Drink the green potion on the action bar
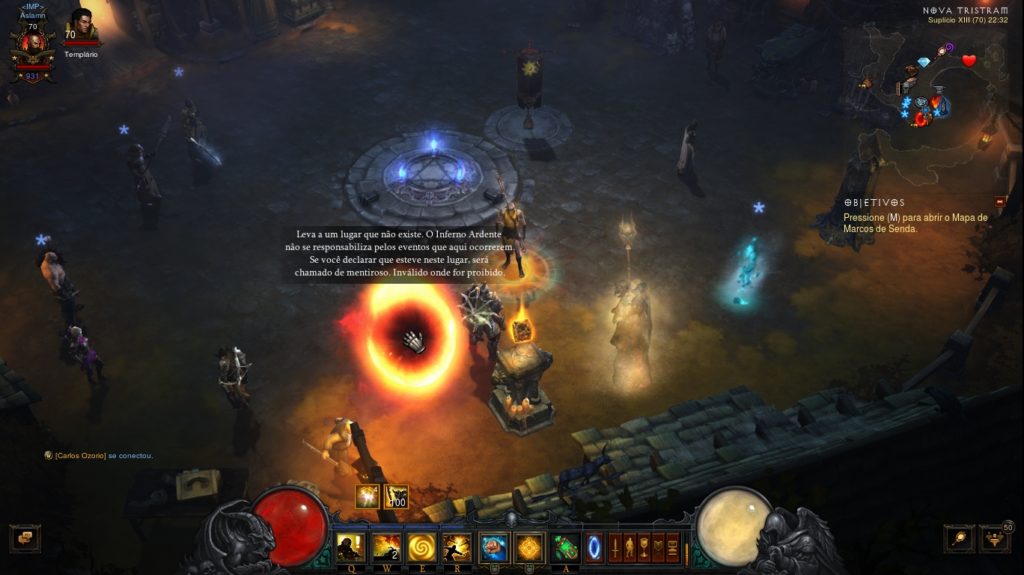1024x575 pixels. [566, 547]
